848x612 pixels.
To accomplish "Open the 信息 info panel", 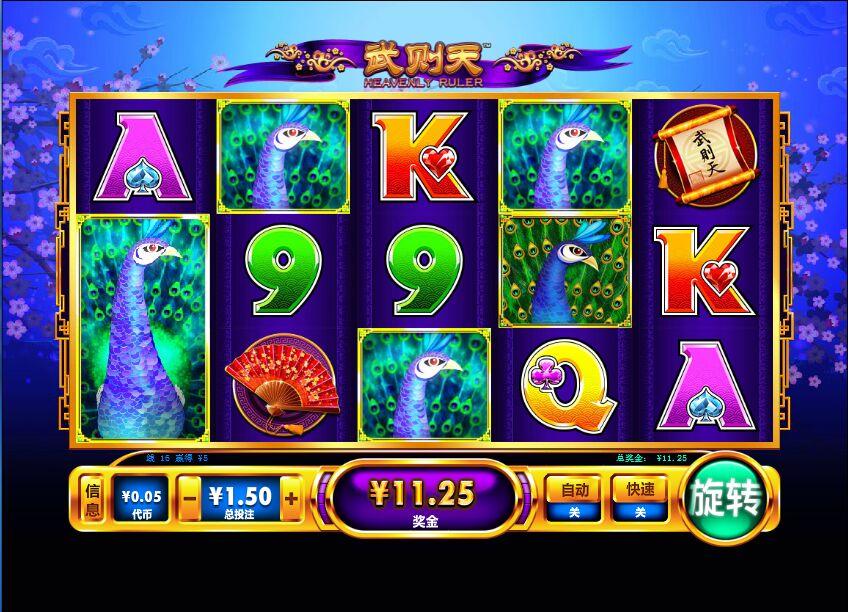I will (x=92, y=498).
